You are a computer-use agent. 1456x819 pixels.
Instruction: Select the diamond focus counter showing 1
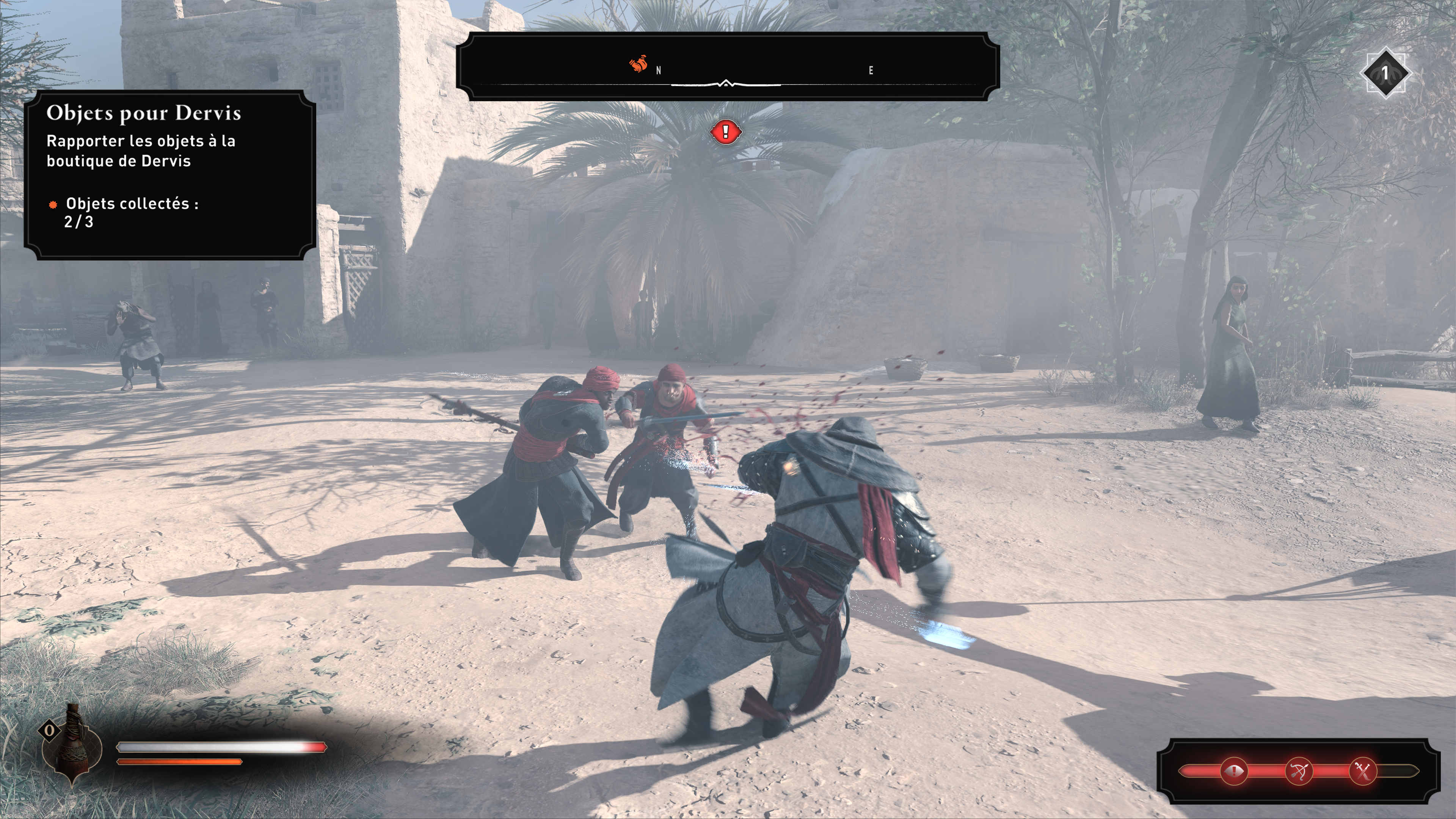pos(1385,73)
